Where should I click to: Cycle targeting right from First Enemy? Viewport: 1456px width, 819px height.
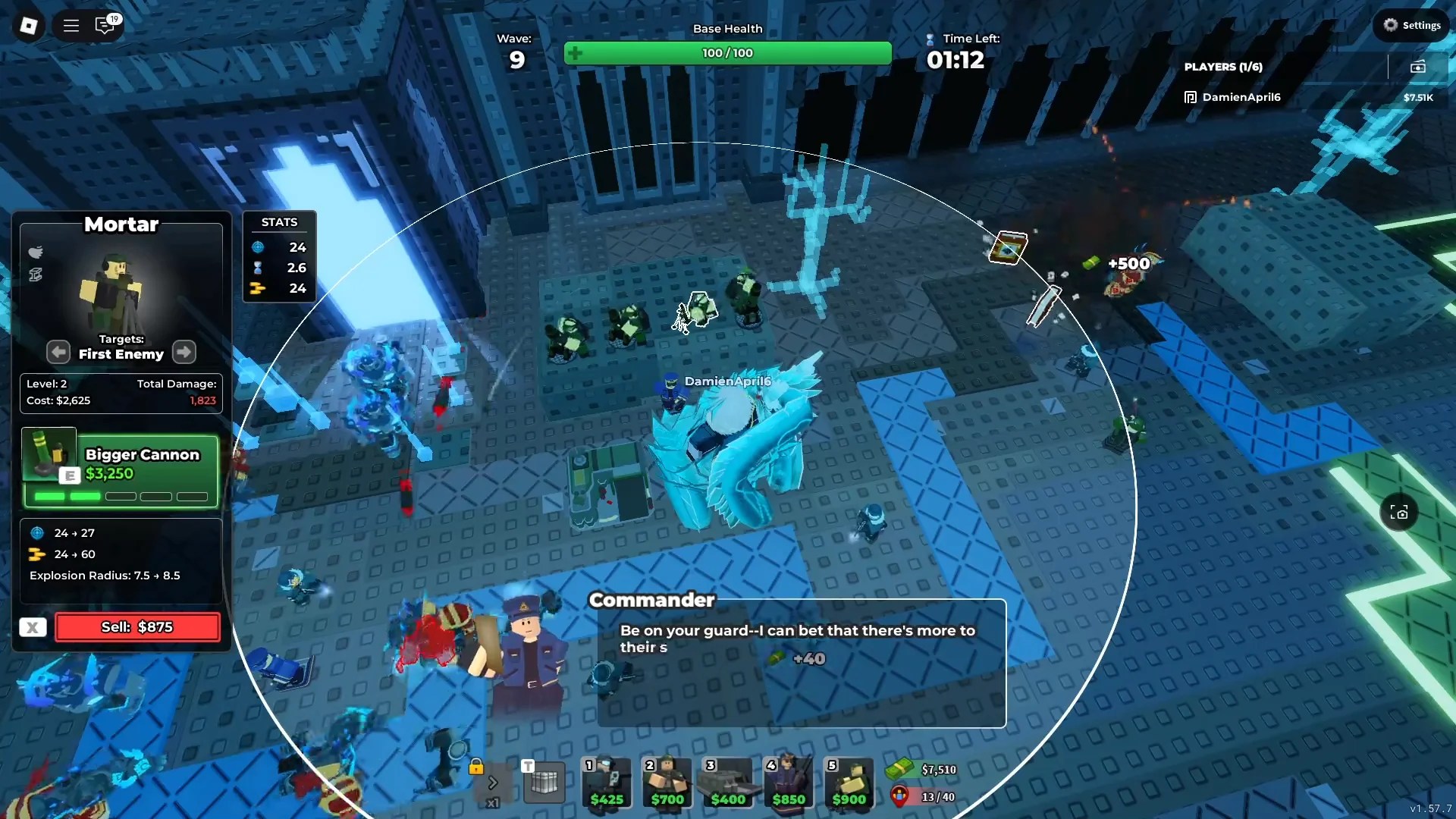[x=184, y=352]
